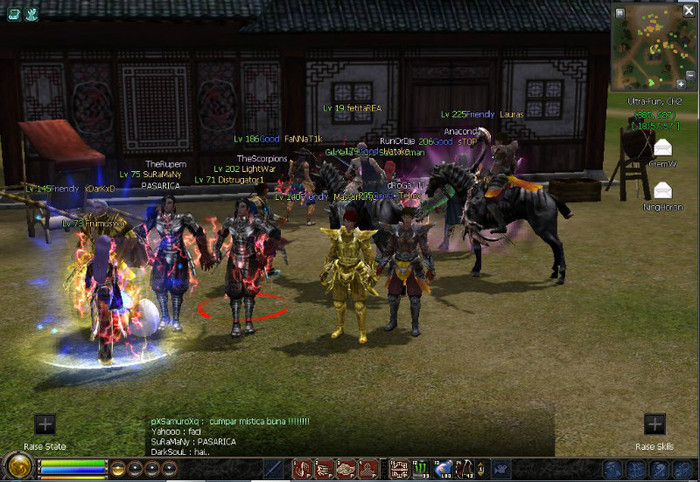Zoom in the minimap with the plus button
This screenshot has height=482, width=700.
click(x=681, y=83)
